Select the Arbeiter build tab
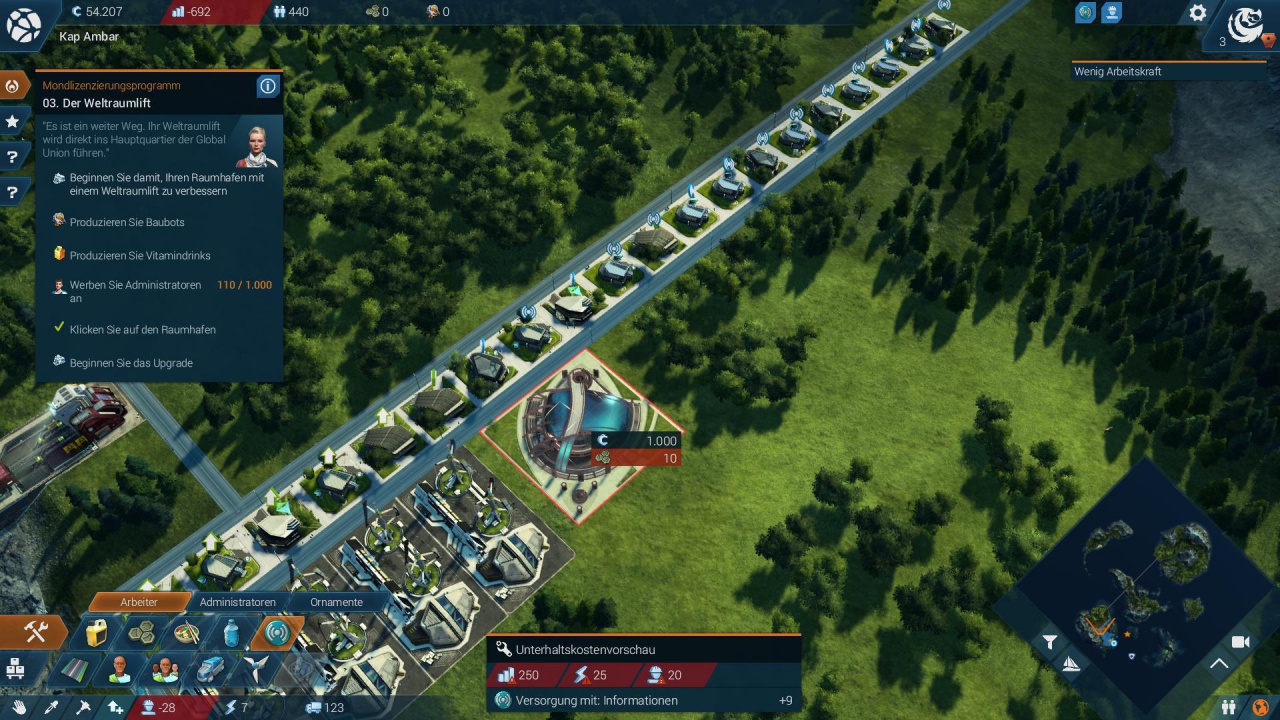Viewport: 1280px width, 720px height. 139,602
